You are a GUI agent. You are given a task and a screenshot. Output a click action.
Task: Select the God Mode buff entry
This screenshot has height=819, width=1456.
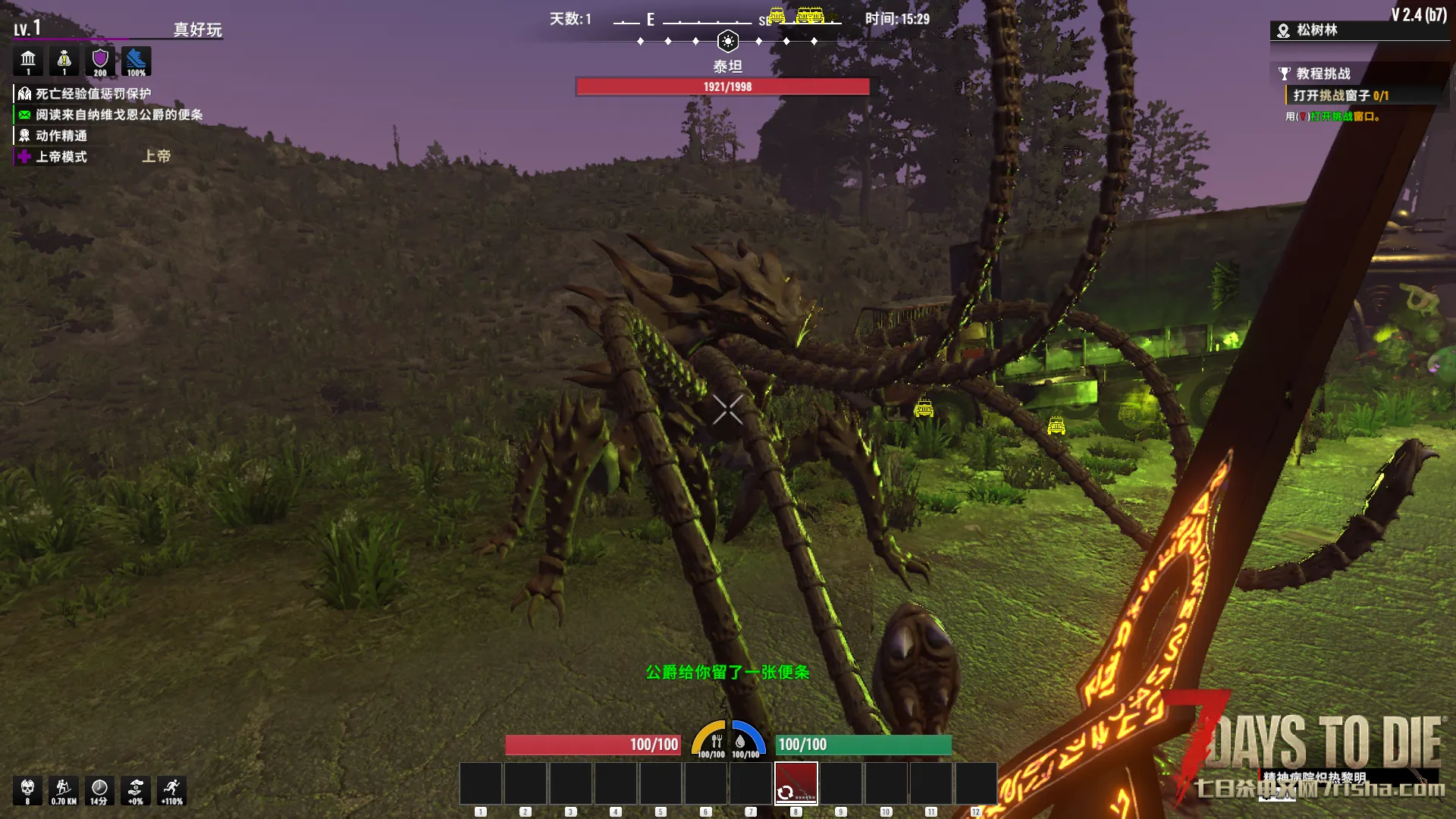[61, 157]
